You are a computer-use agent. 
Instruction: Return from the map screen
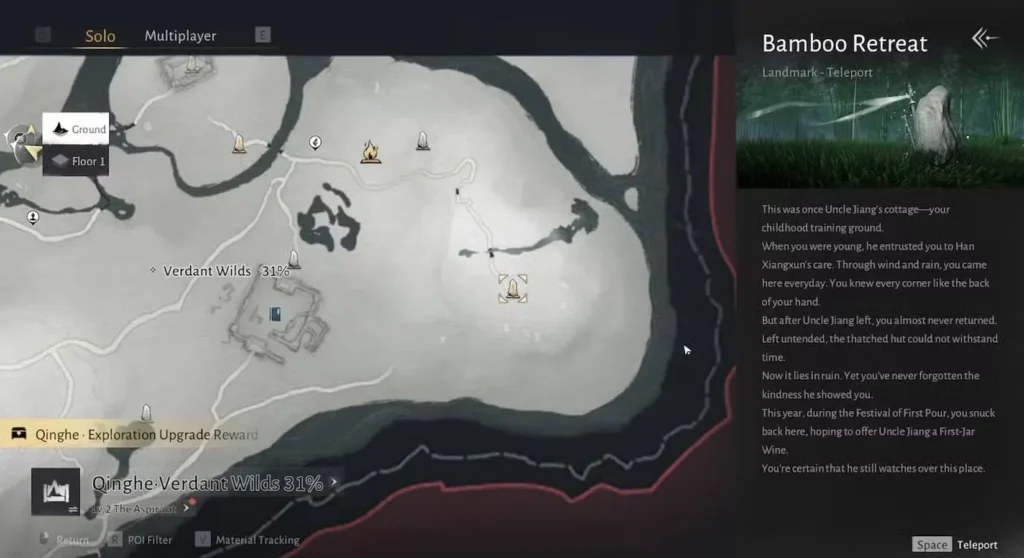point(67,540)
